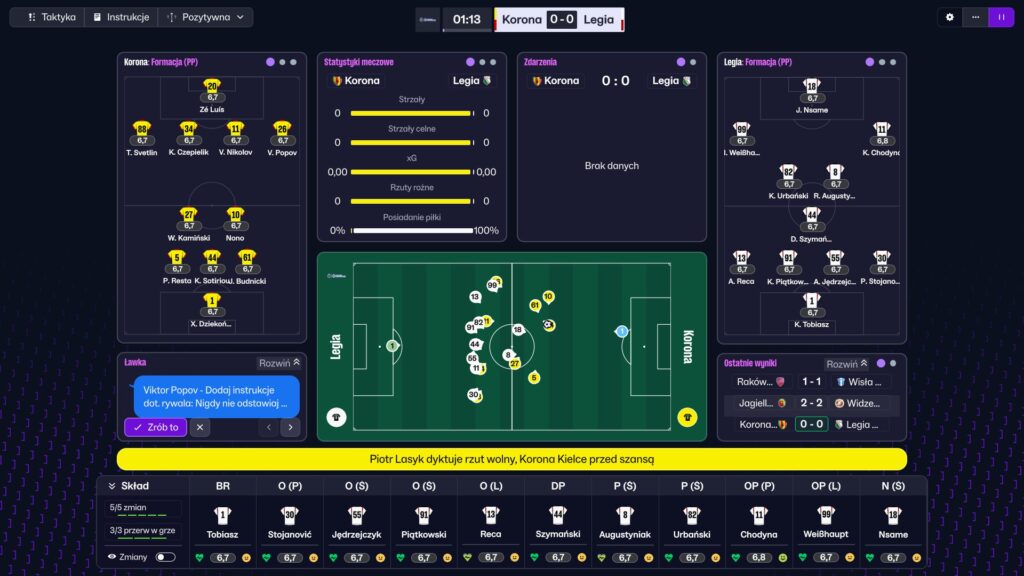Open the Raków 1-1 Wisła result row

tap(811, 382)
